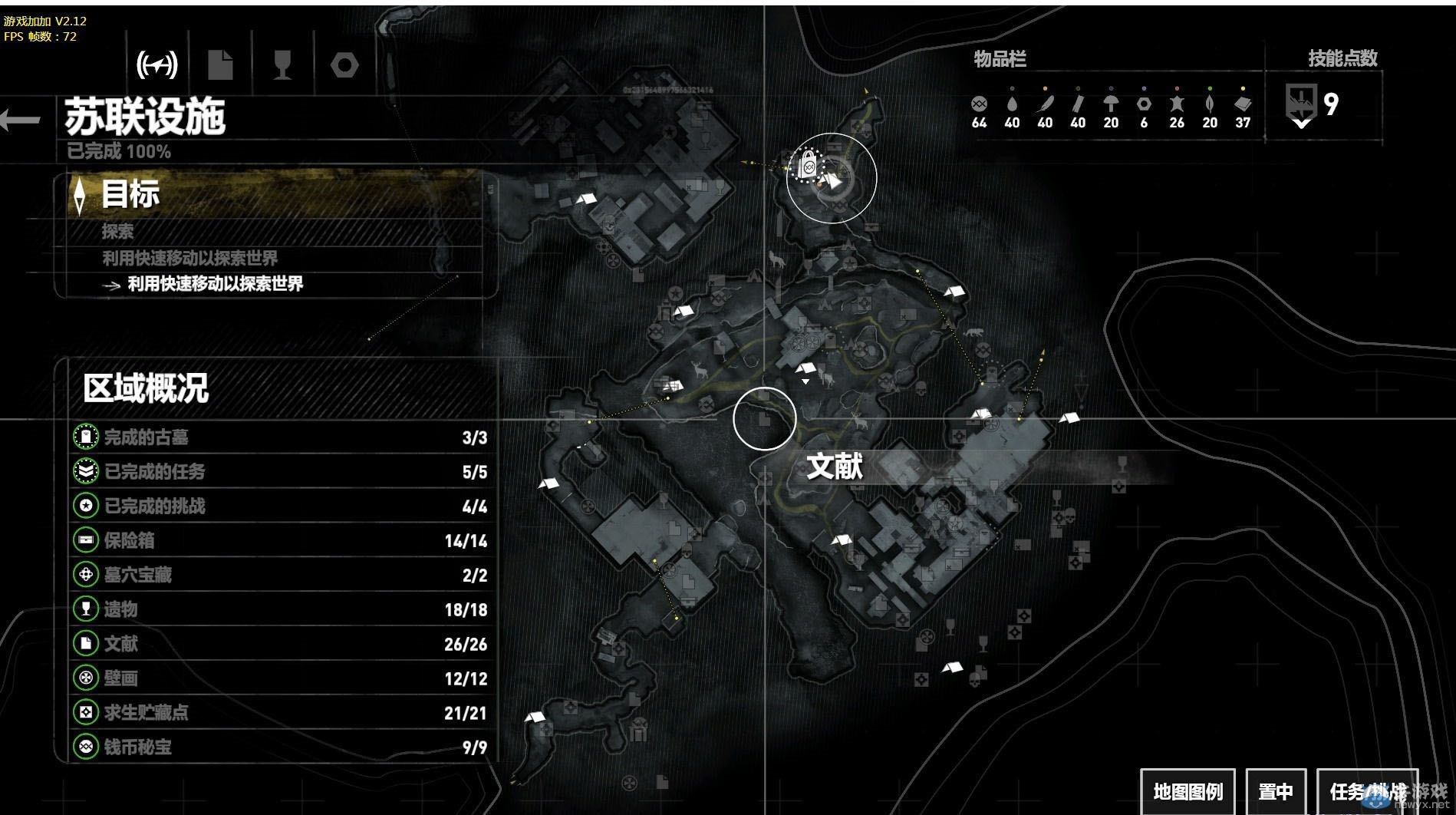
Task: Select the 保险箱 strongbox row
Action: point(280,540)
